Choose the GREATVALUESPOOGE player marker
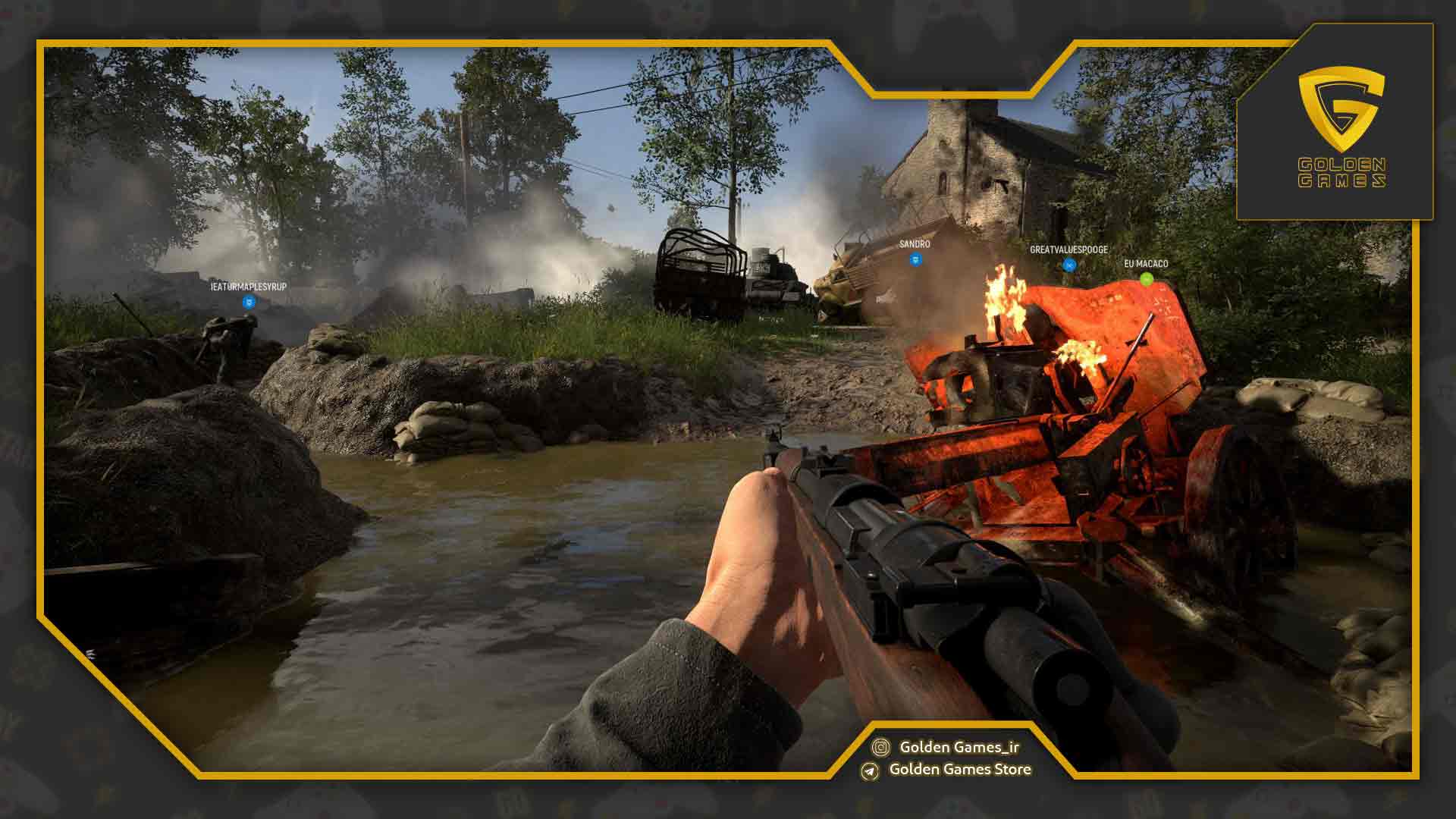 coord(1068,265)
